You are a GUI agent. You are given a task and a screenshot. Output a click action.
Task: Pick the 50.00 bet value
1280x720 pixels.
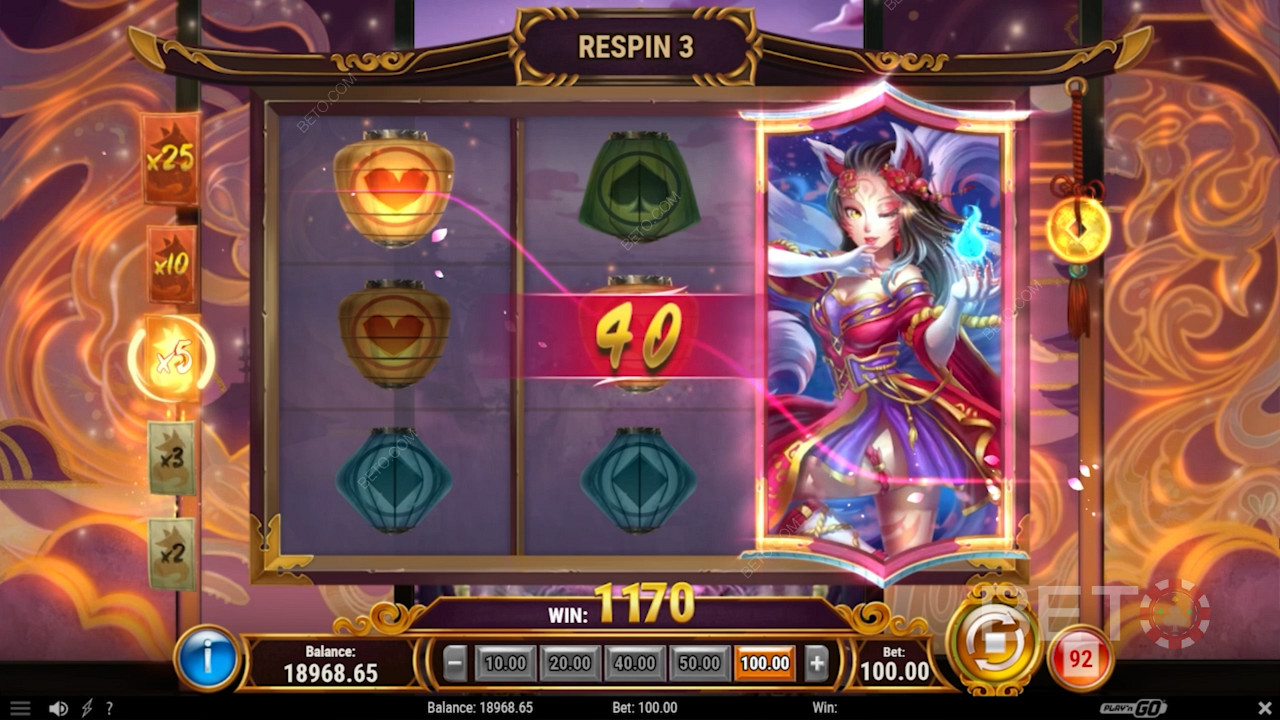pyautogui.click(x=700, y=663)
